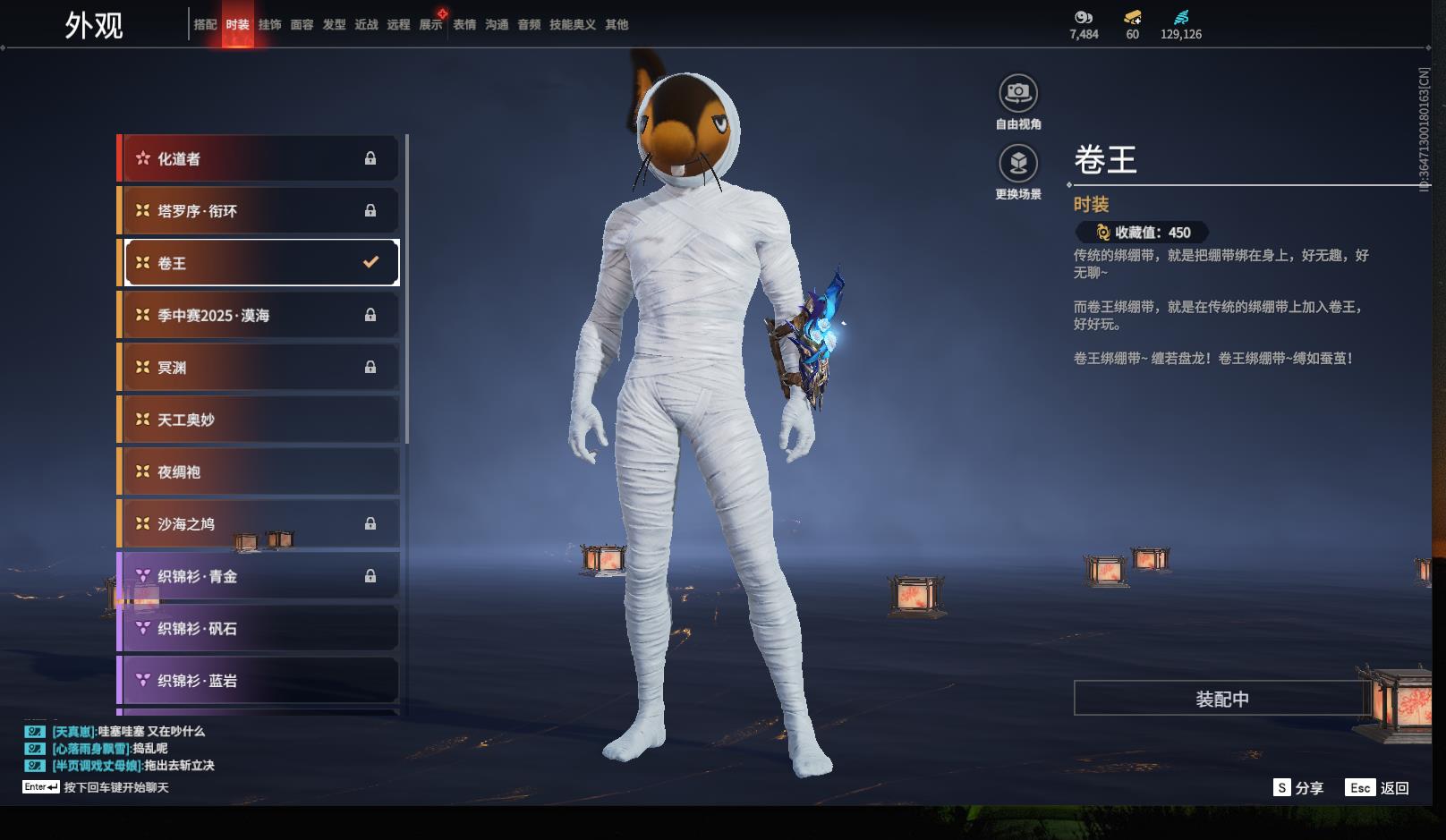Viewport: 1446px width, 840px height.
Task: Open the 挂饰 accessories tab
Action: click(x=269, y=25)
